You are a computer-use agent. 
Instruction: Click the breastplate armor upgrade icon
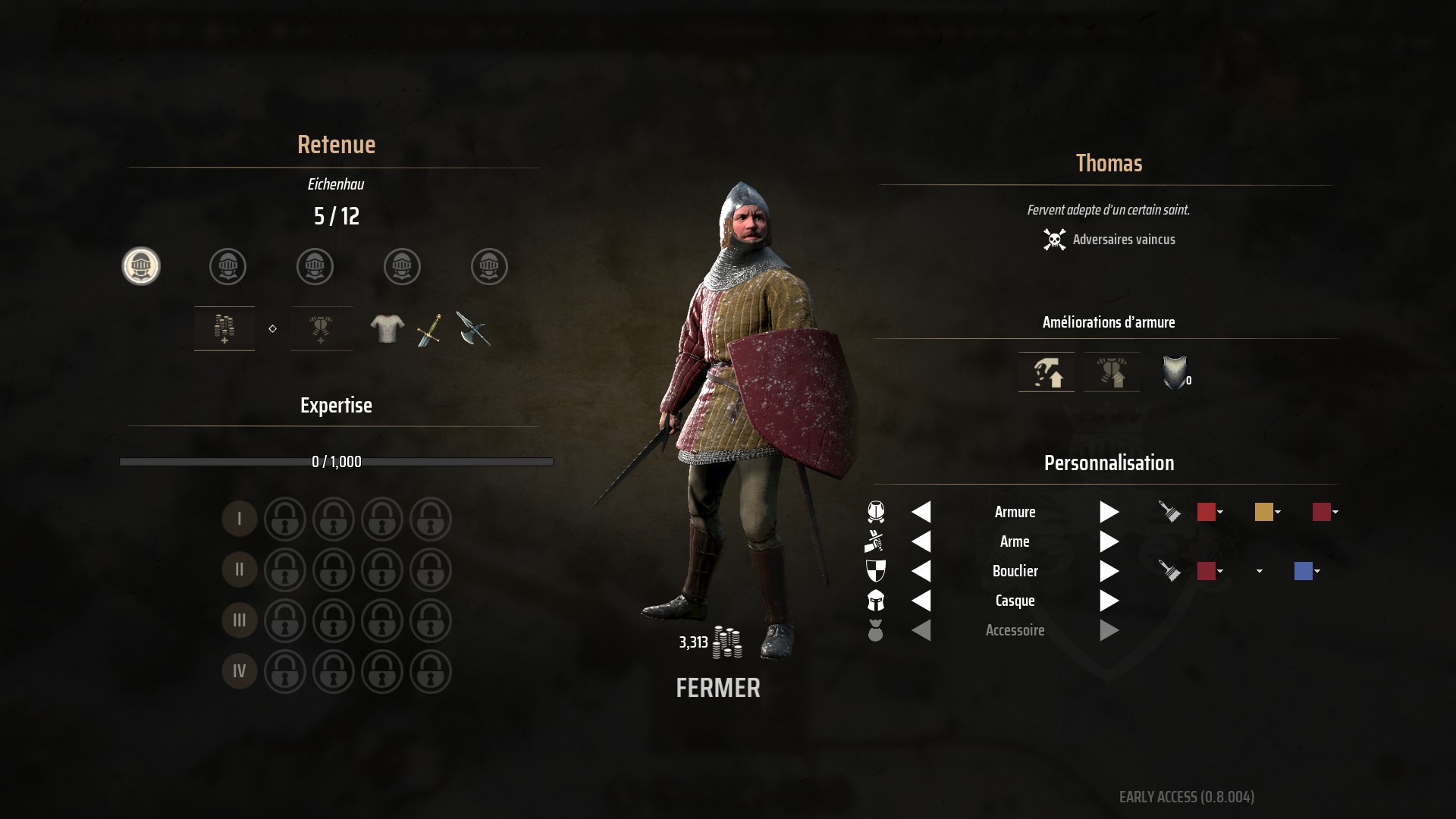click(x=1174, y=372)
